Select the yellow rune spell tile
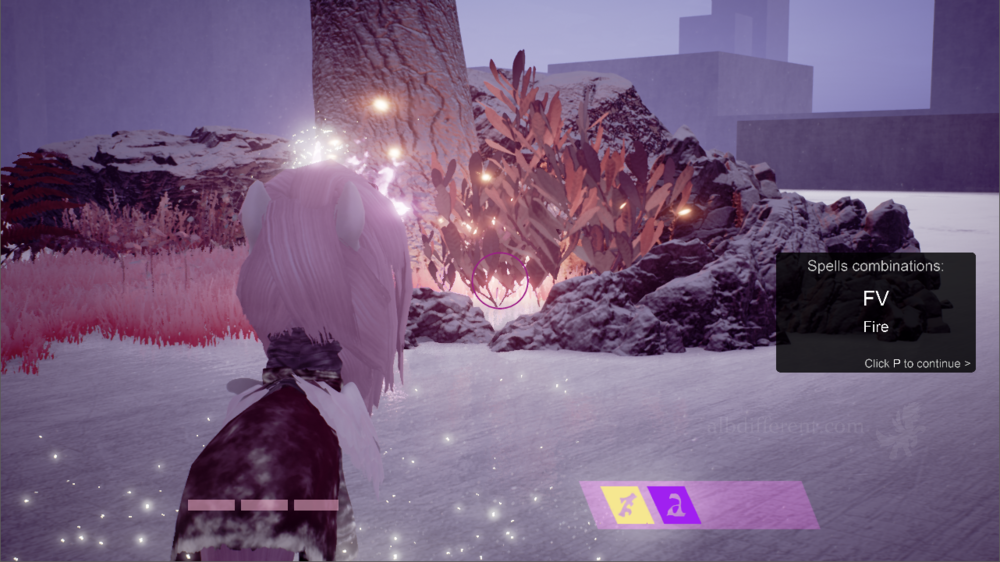Viewport: 1000px width, 562px height. [x=628, y=505]
